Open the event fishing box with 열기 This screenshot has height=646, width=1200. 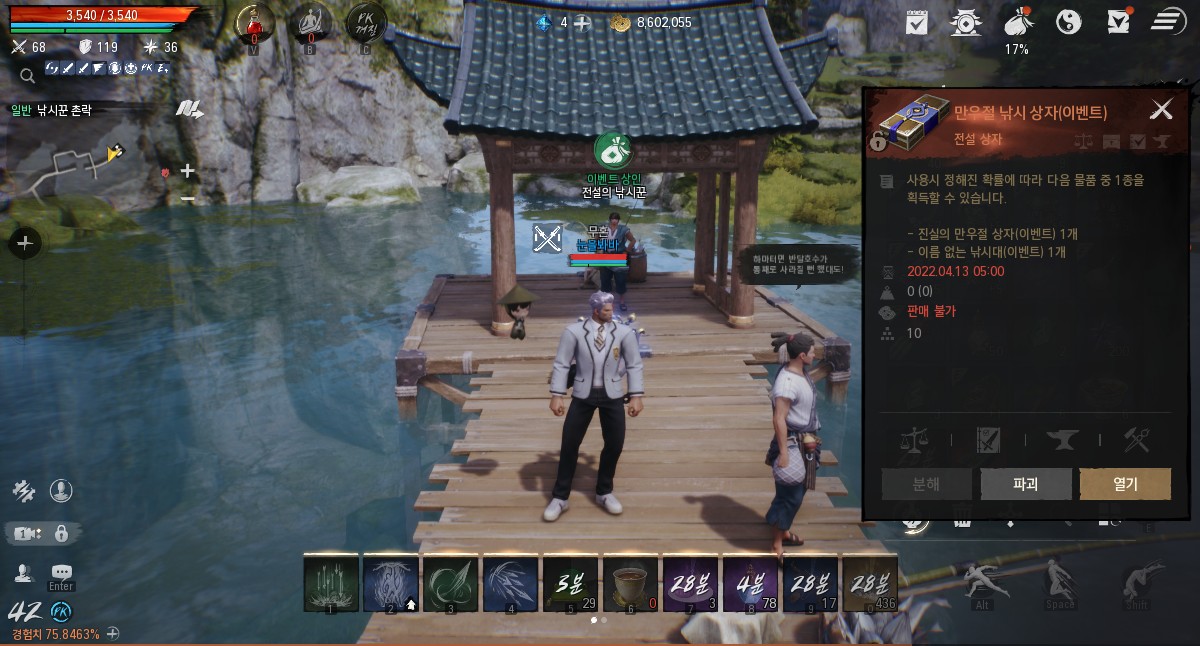pos(1125,484)
